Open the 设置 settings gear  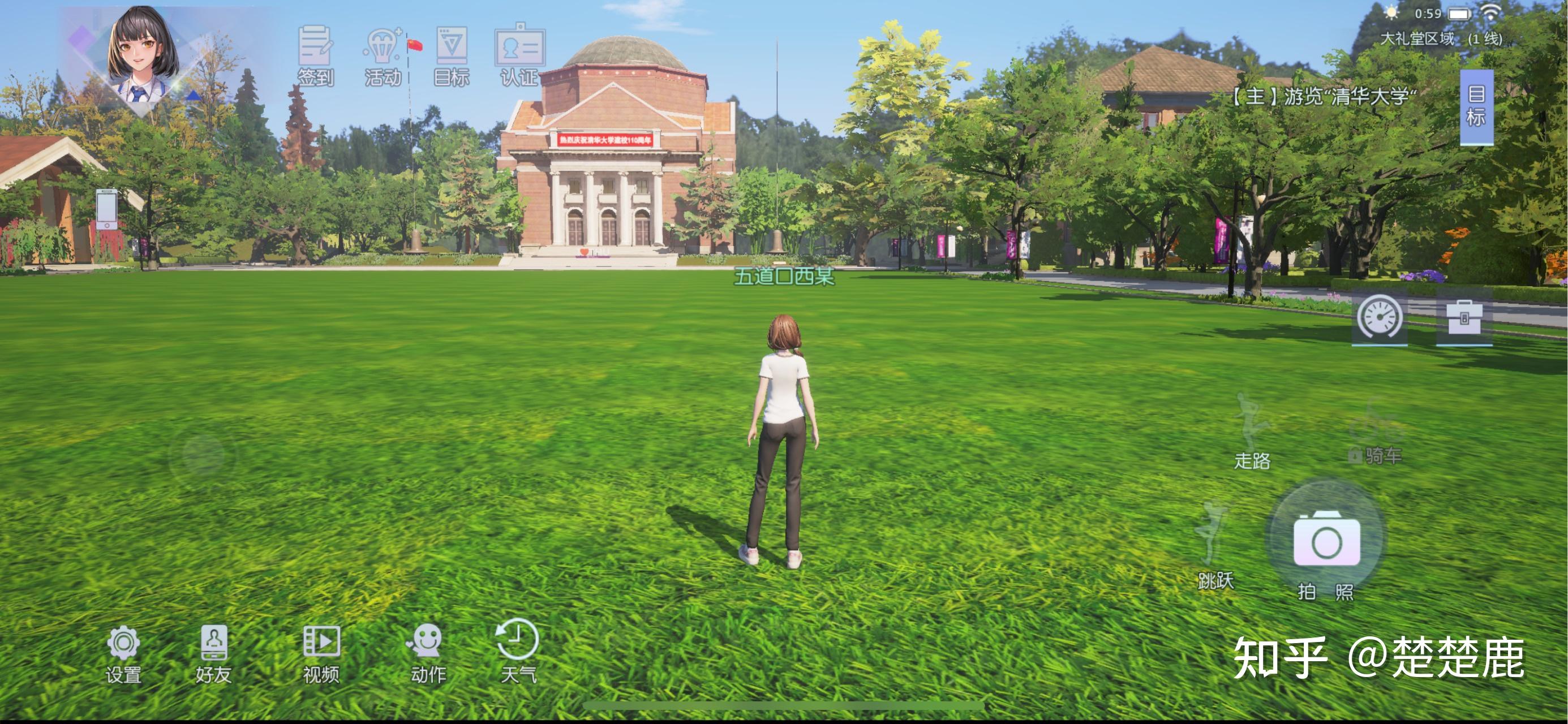(x=123, y=652)
